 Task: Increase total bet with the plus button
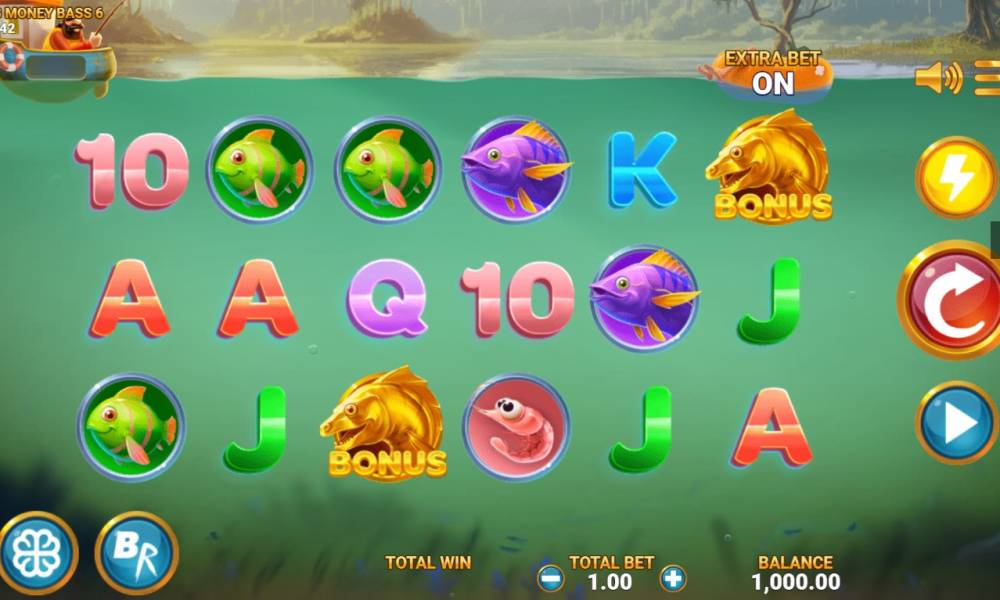(673, 578)
